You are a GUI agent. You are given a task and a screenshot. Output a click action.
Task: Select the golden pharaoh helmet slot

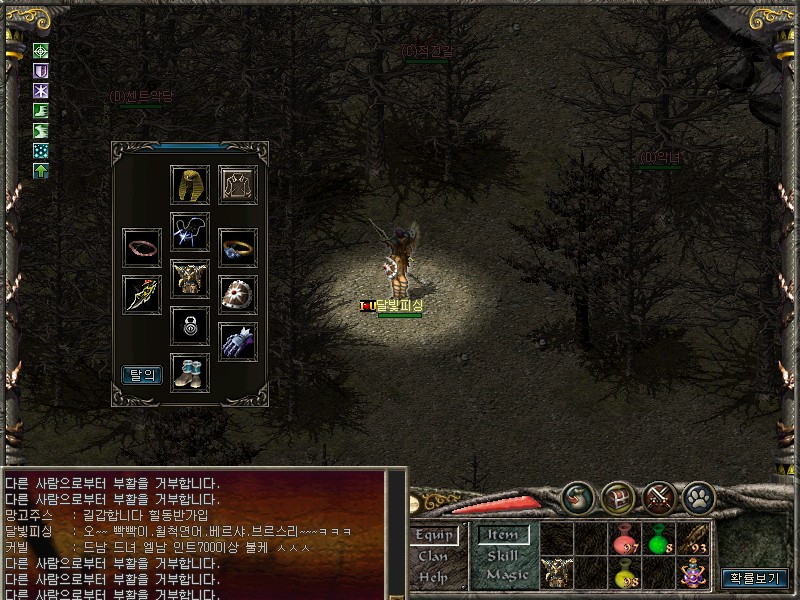[189, 185]
